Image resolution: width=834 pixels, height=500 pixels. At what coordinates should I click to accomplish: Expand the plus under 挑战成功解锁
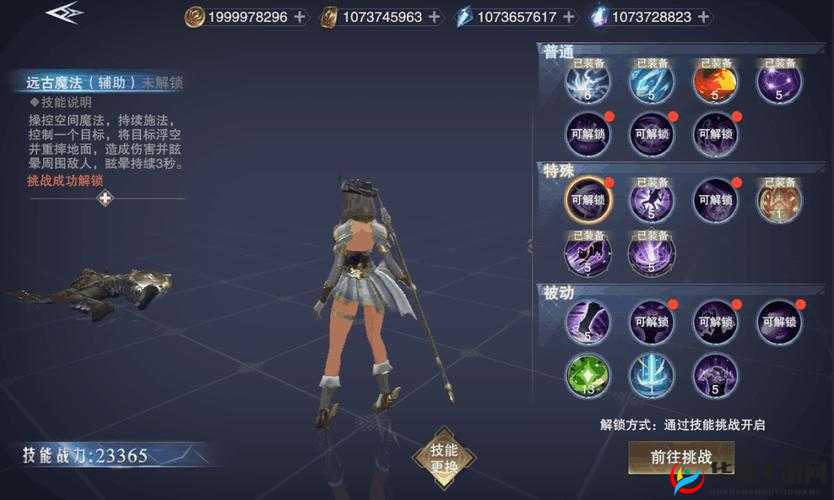[x=105, y=198]
